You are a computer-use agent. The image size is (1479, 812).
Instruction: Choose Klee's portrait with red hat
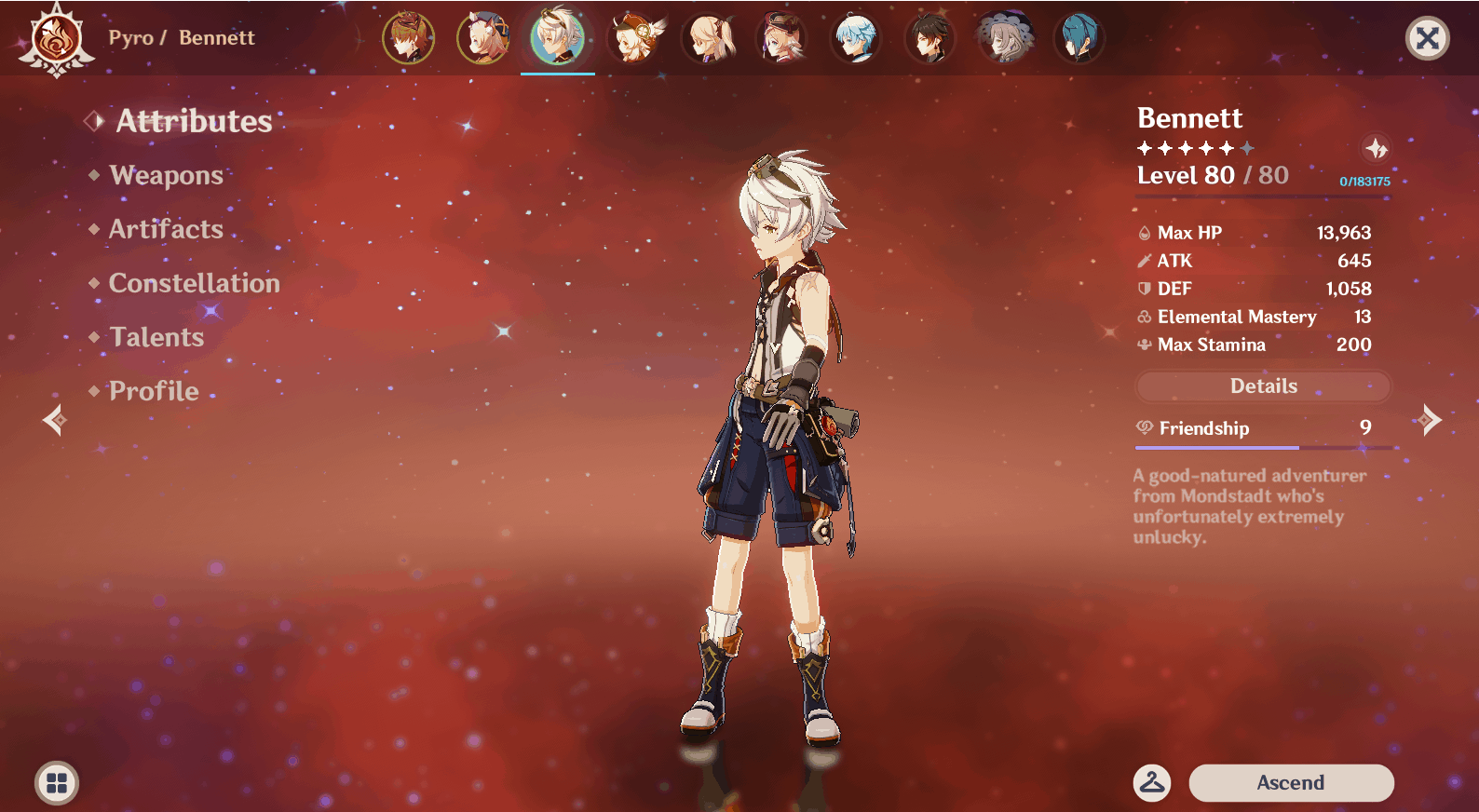pyautogui.click(x=632, y=38)
